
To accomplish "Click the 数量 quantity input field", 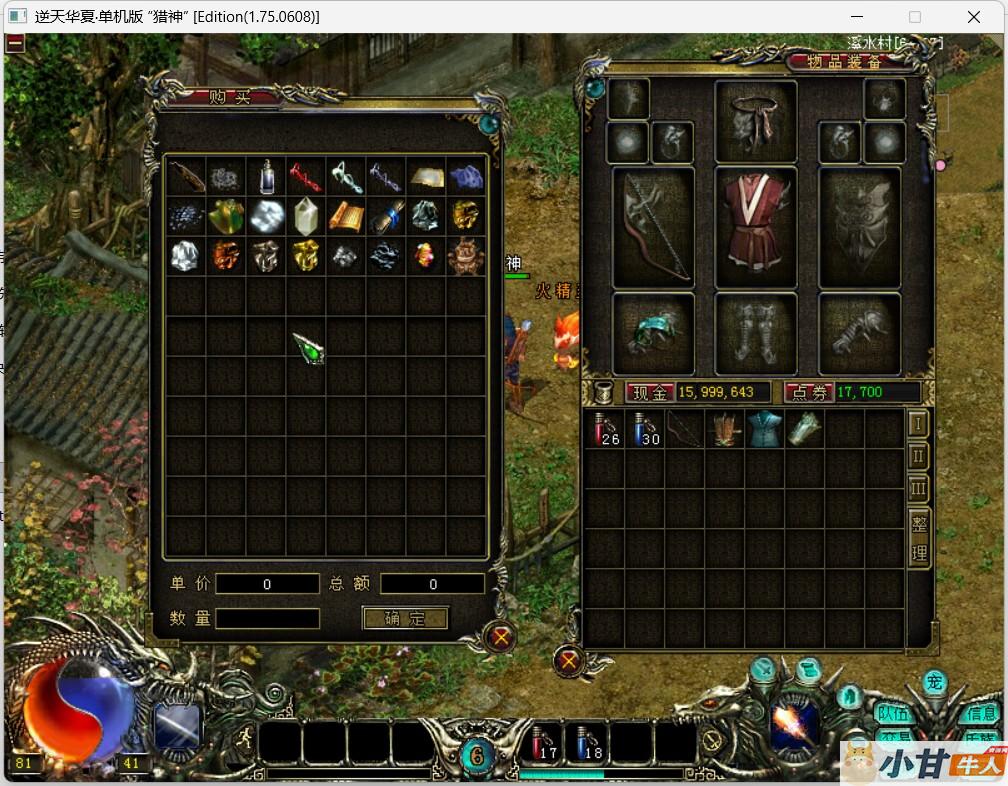I will pos(267,618).
